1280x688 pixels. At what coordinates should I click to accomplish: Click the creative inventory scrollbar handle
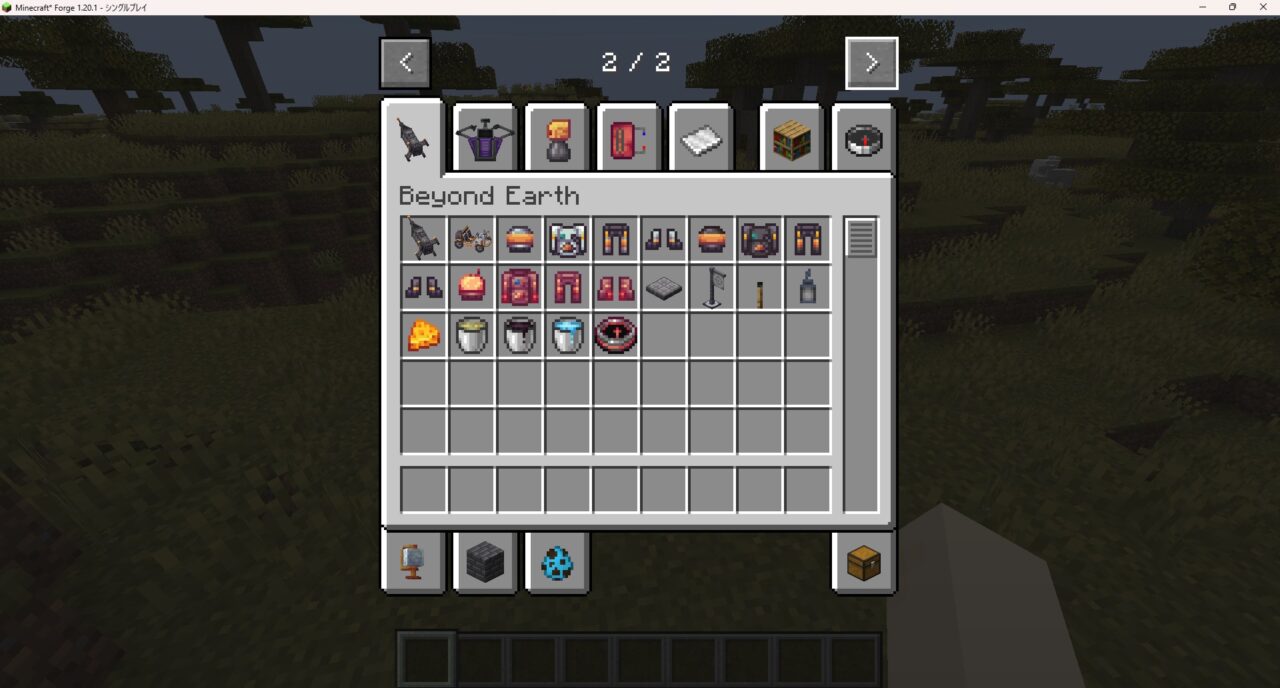click(861, 238)
